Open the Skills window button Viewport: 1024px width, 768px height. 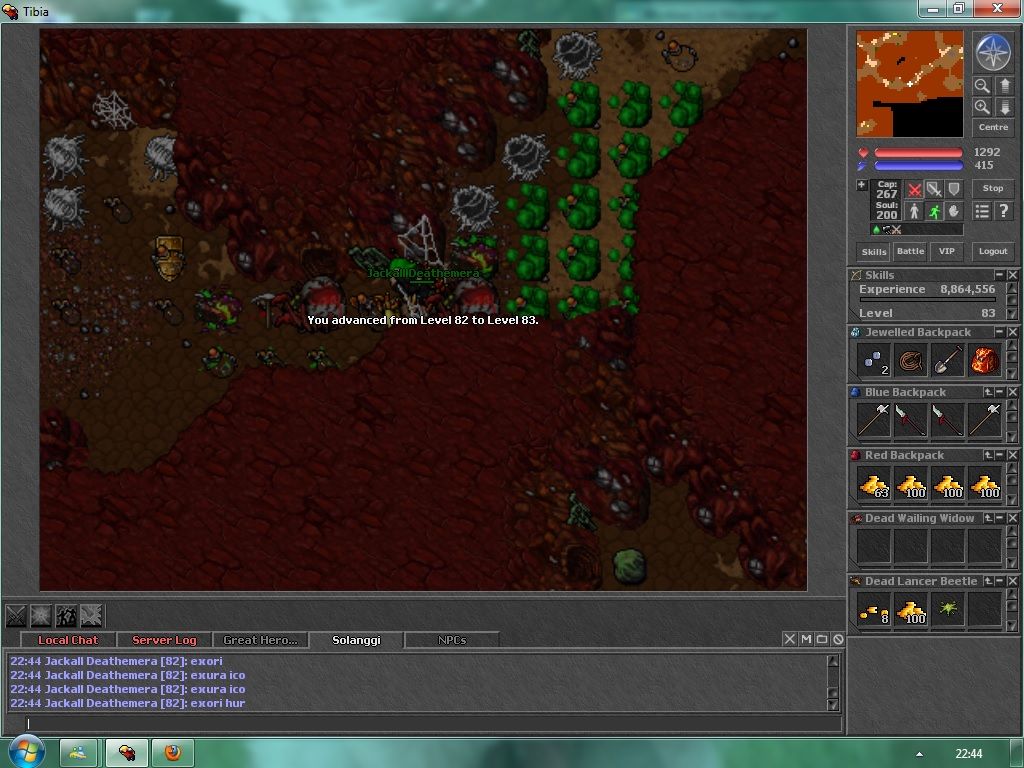pyautogui.click(x=873, y=252)
